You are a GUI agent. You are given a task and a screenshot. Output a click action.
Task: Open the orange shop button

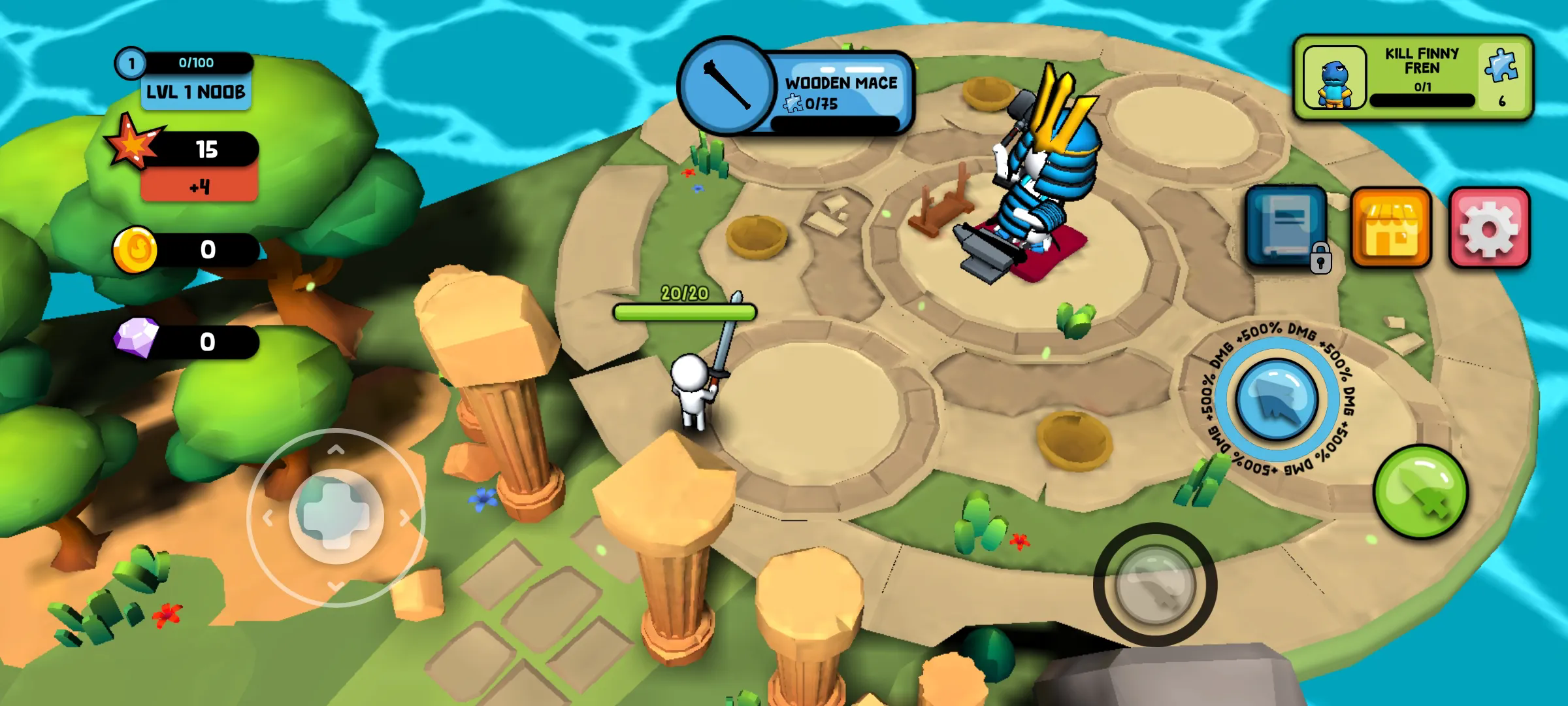(1391, 228)
